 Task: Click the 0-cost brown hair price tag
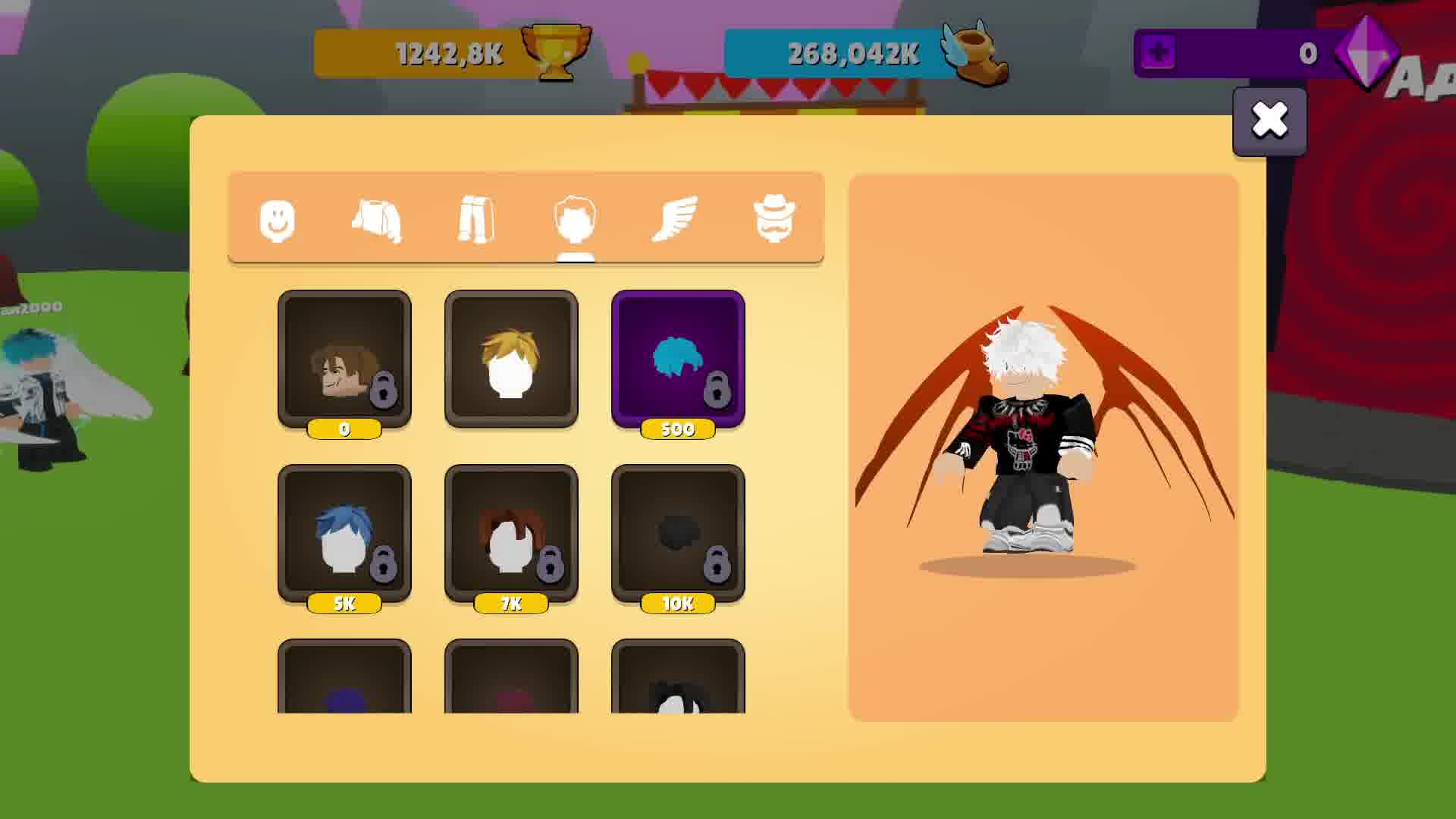click(x=345, y=429)
